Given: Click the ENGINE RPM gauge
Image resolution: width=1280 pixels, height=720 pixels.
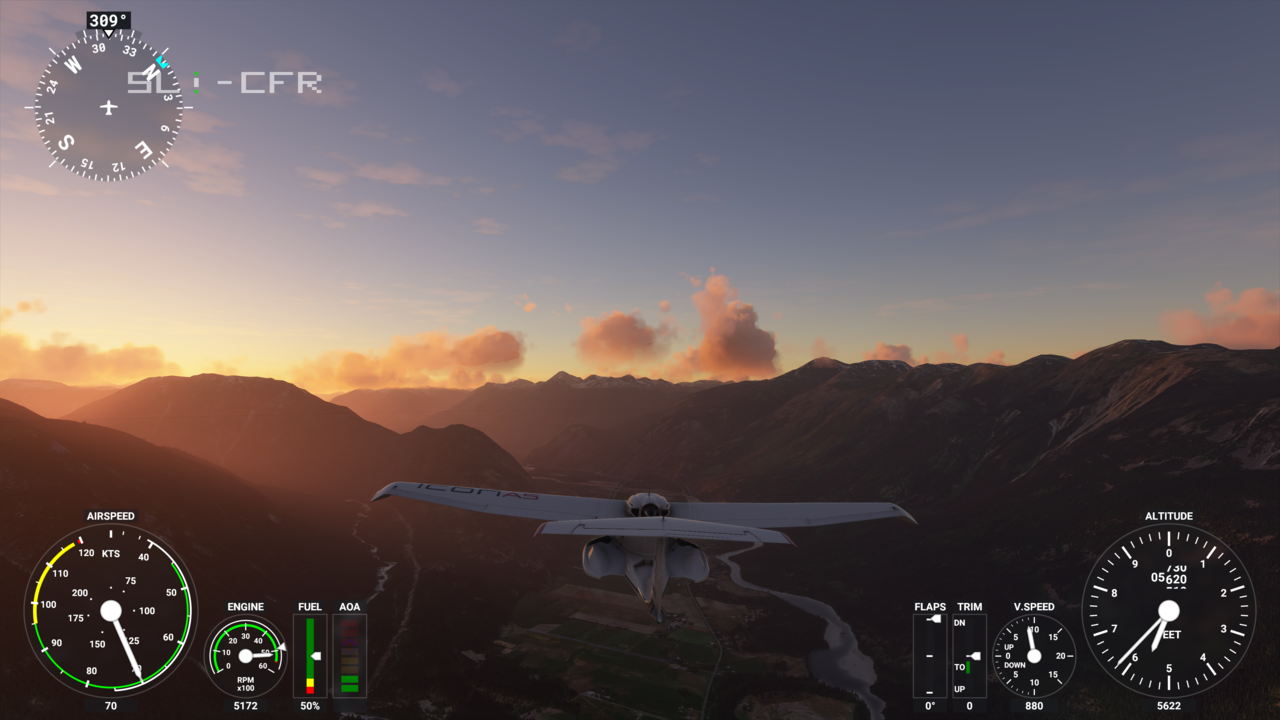Looking at the screenshot, I should coord(243,655).
